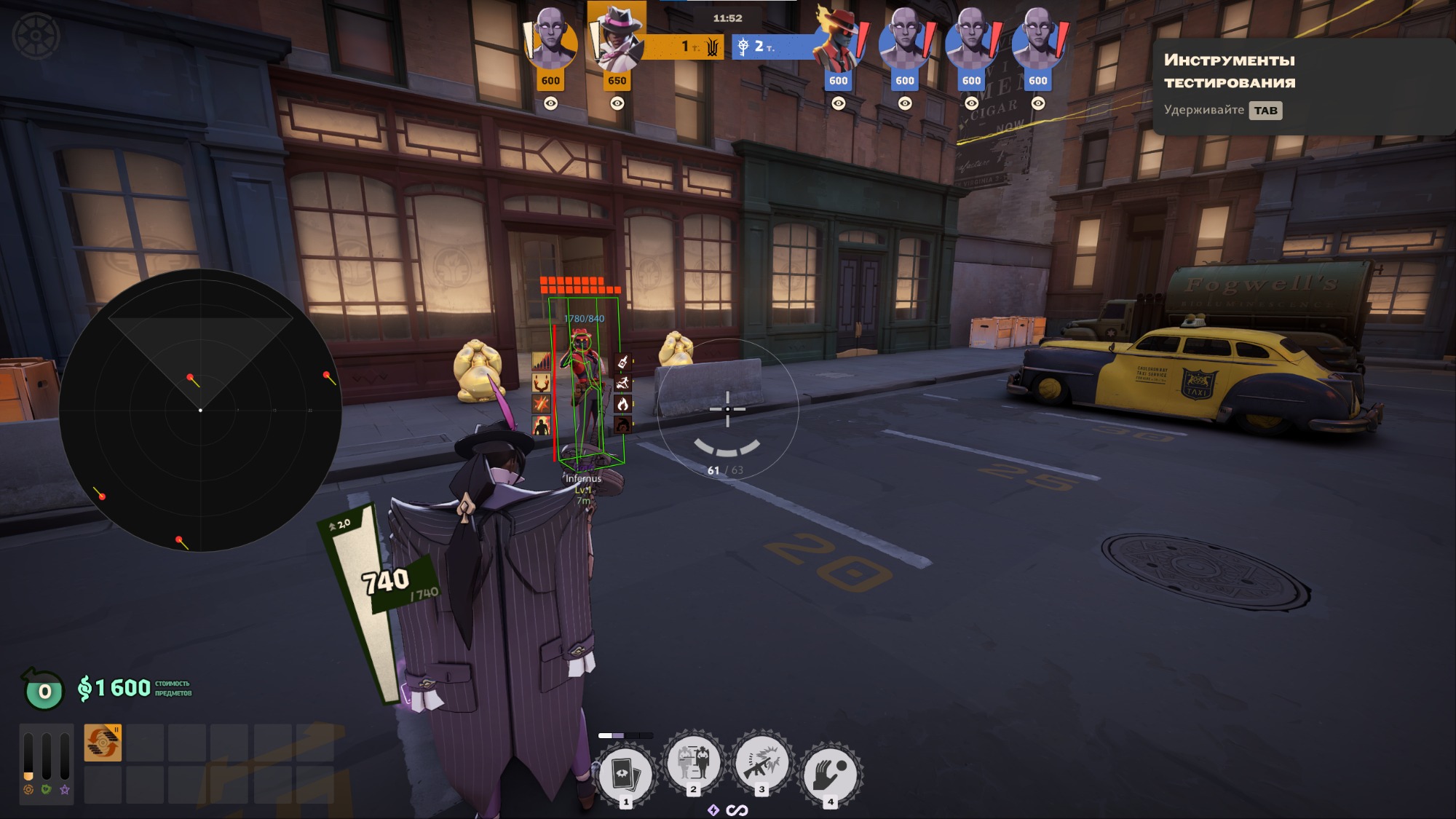1456x819 pixels.
Task: Choose the red-hat Infernus portrait
Action: (838, 40)
